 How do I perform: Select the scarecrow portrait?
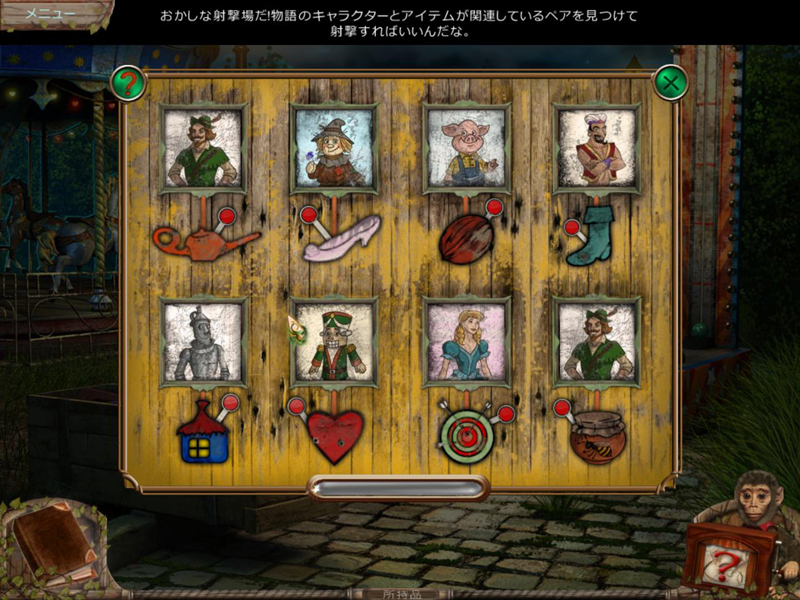click(x=333, y=149)
